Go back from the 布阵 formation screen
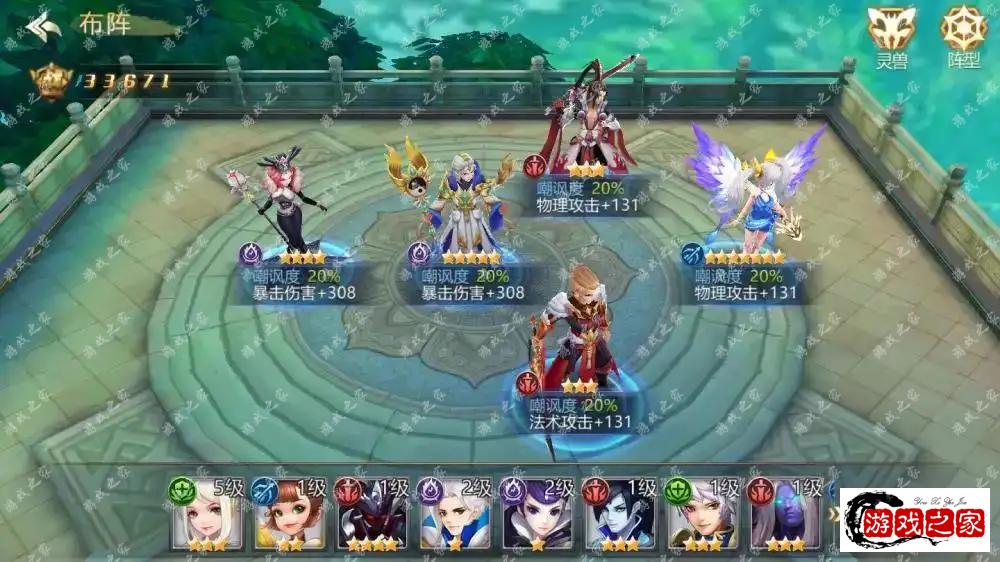This screenshot has height=562, width=1000. click(x=42, y=26)
